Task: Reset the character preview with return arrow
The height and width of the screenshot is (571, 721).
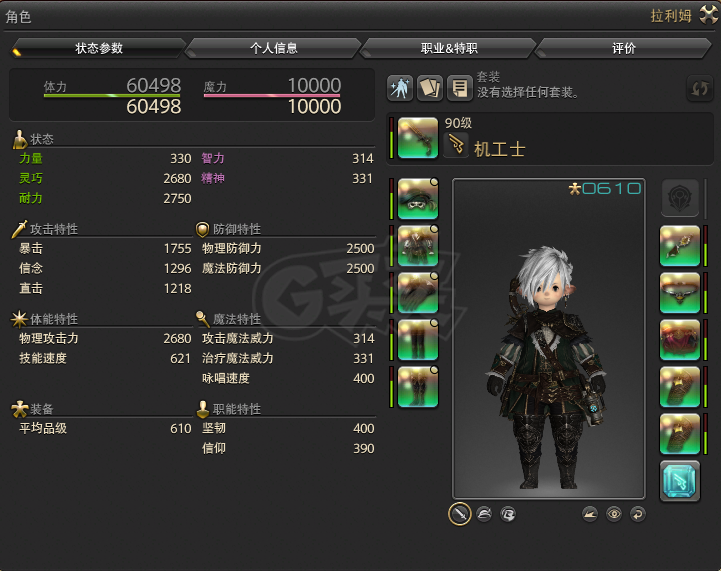Action: coord(637,514)
